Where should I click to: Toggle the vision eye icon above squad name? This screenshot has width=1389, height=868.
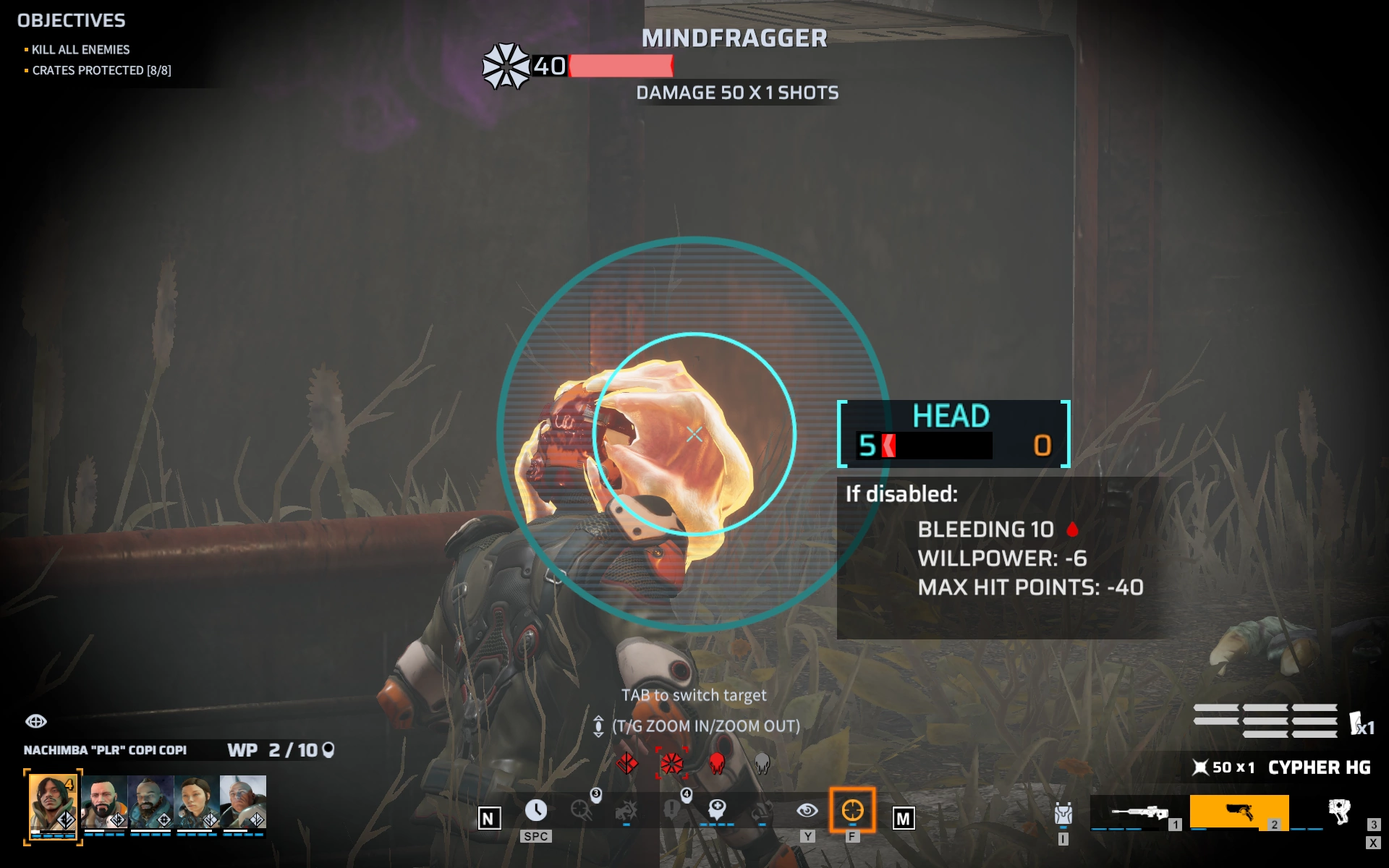(36, 721)
